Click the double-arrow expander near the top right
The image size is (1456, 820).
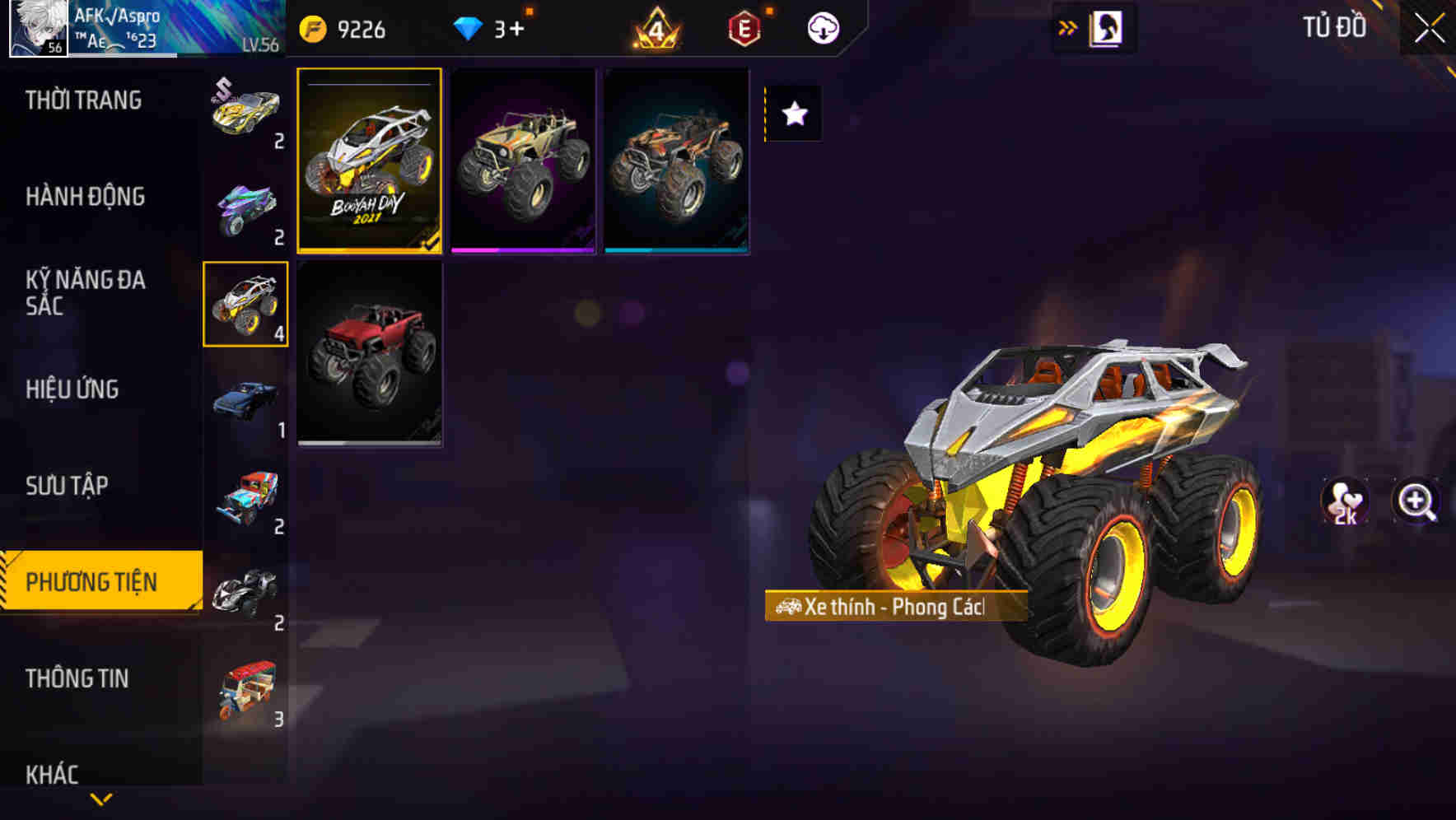1068,26
